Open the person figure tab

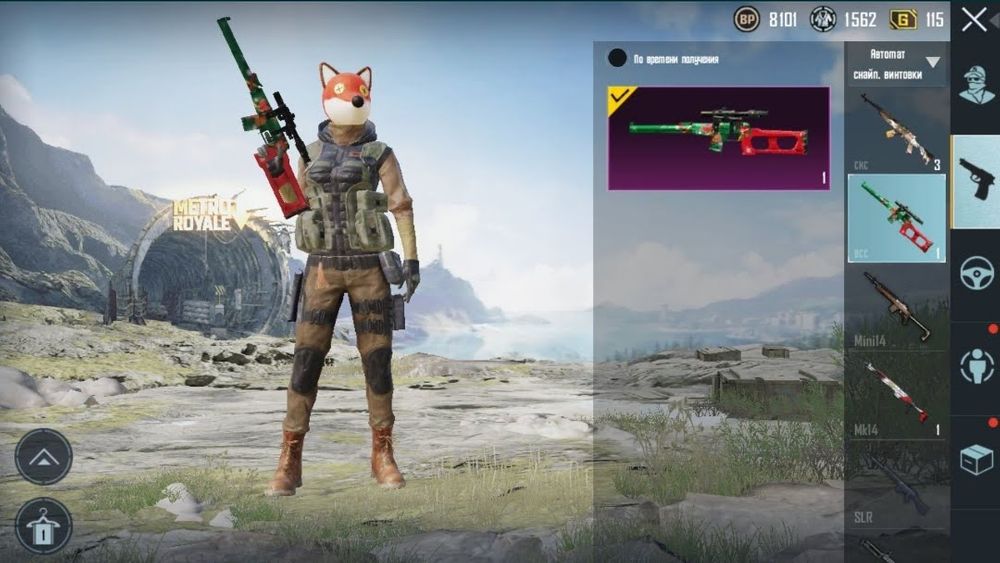click(x=976, y=367)
